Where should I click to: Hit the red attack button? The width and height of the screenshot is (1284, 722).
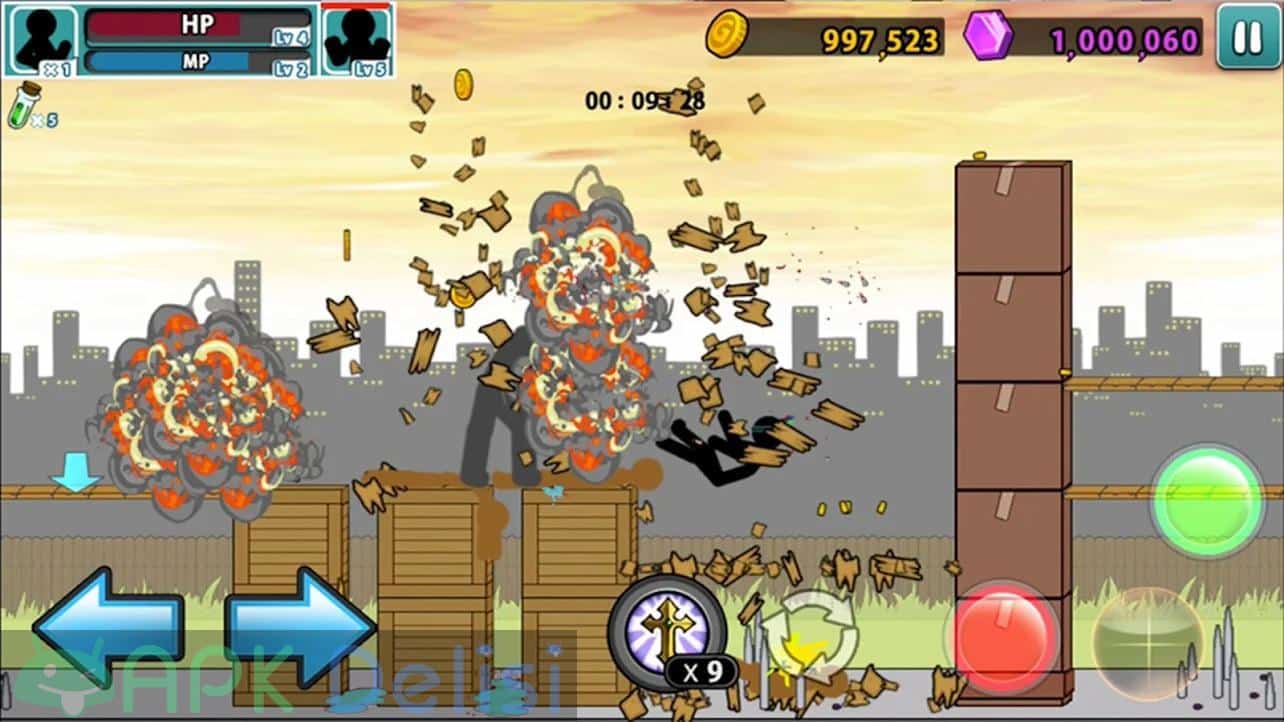[x=1001, y=635]
